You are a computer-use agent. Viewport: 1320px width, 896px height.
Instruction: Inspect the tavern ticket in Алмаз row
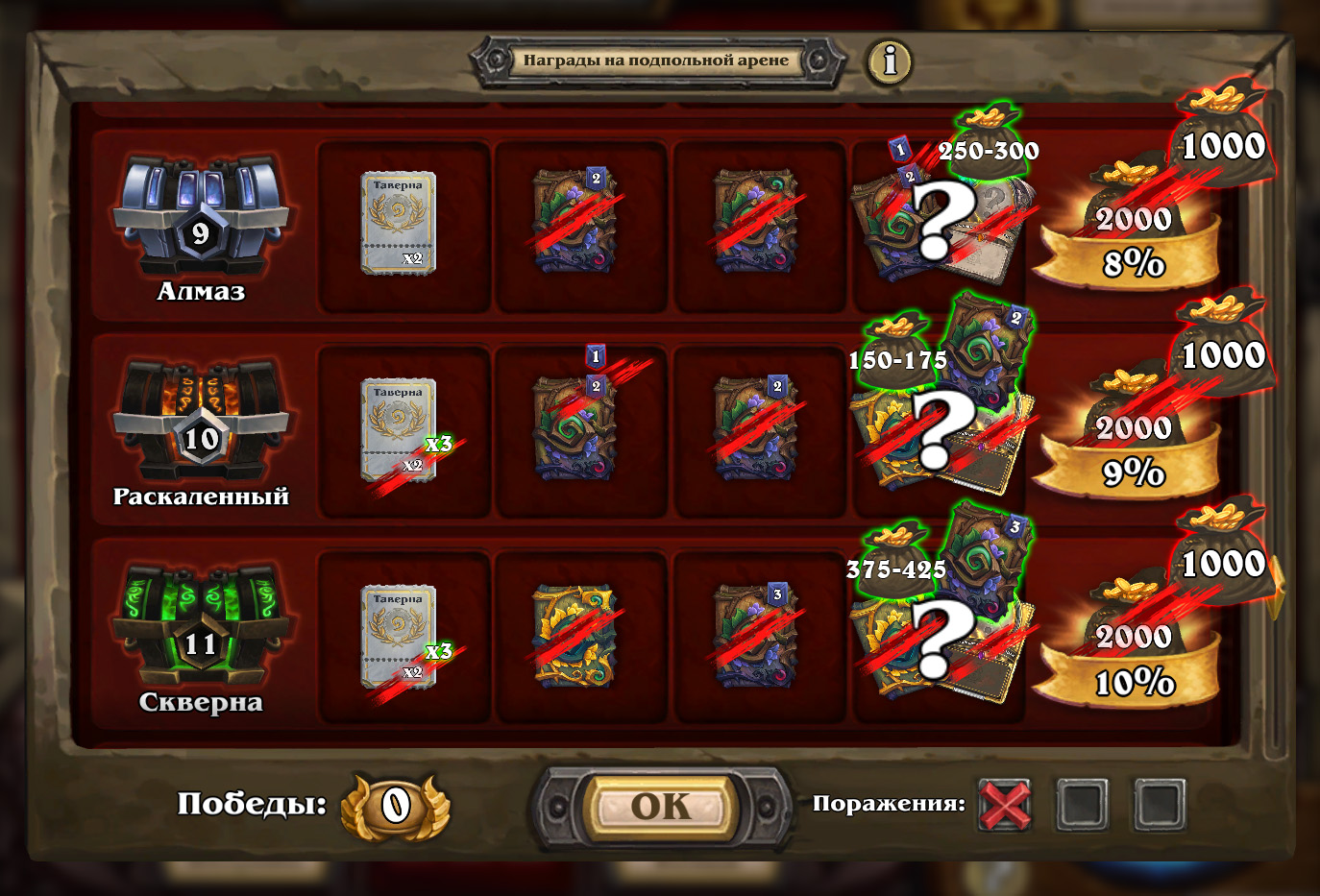click(399, 224)
